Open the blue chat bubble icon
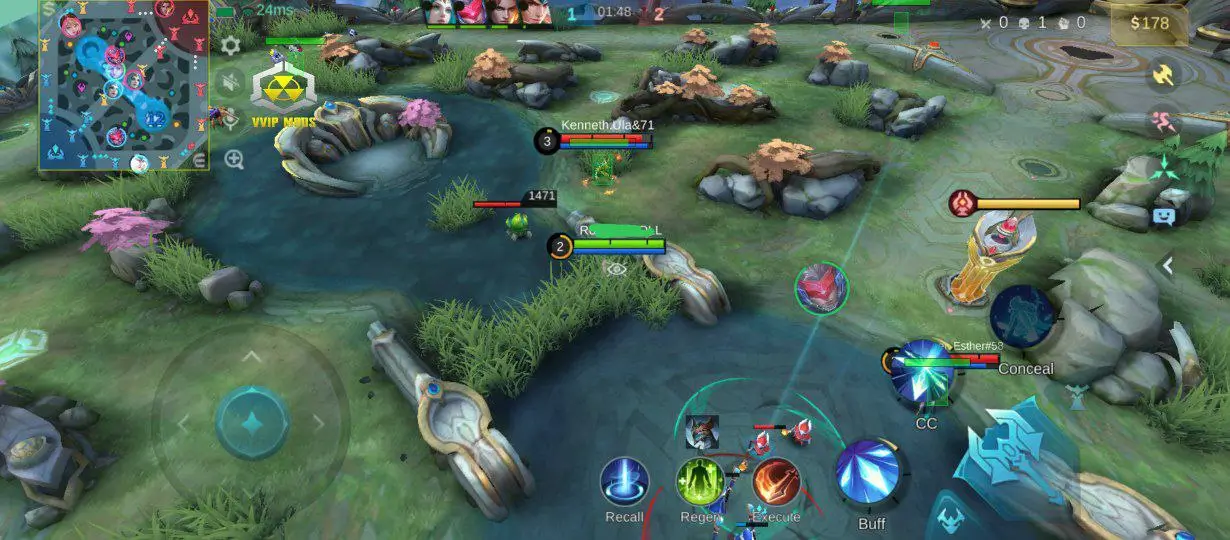Image resolution: width=1230 pixels, height=540 pixels. pyautogui.click(x=1163, y=214)
